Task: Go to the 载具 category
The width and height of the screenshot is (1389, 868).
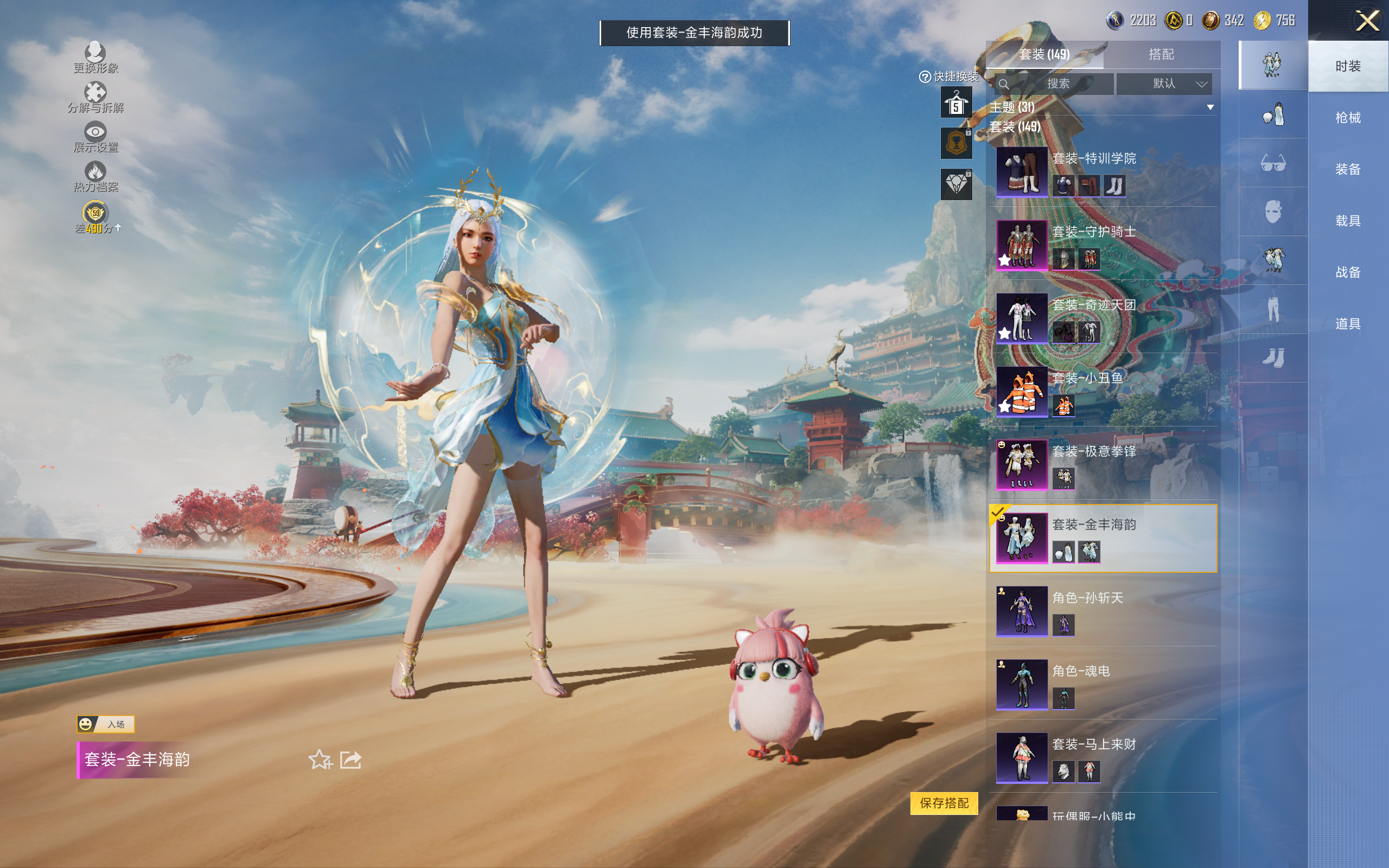Action: click(1347, 221)
